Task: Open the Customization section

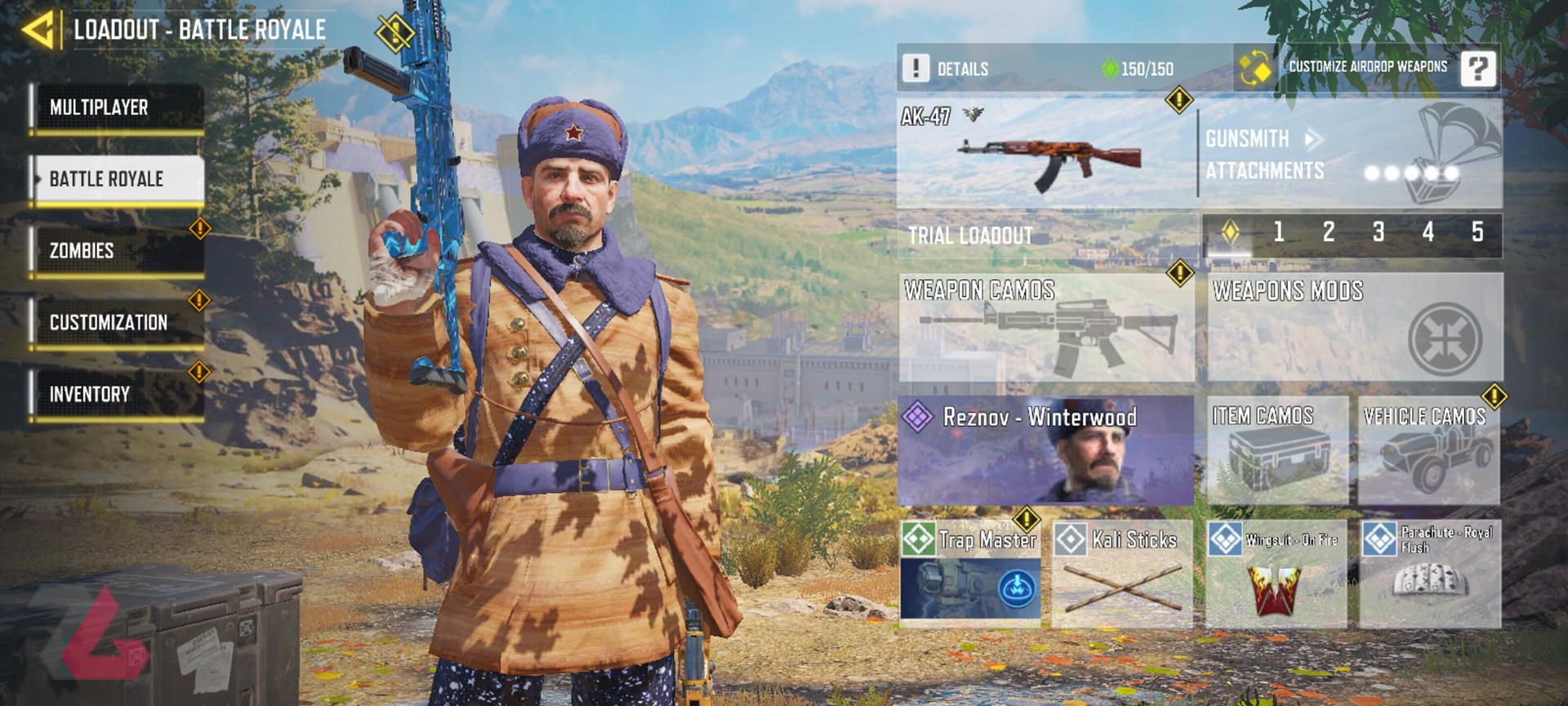Action: click(116, 323)
